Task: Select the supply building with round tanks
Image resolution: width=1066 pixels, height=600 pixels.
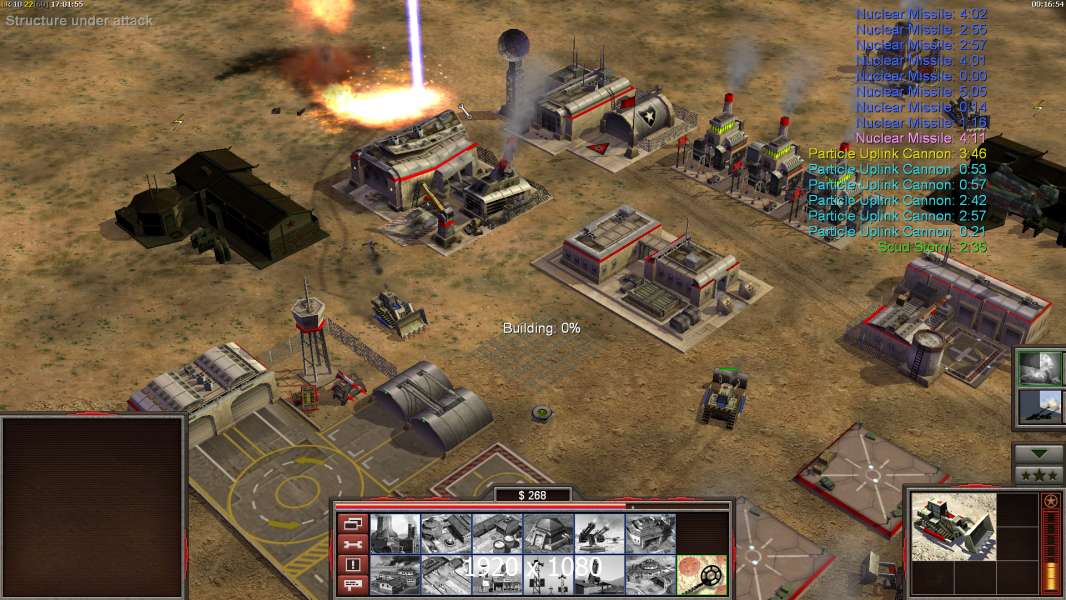Action: coord(496,533)
